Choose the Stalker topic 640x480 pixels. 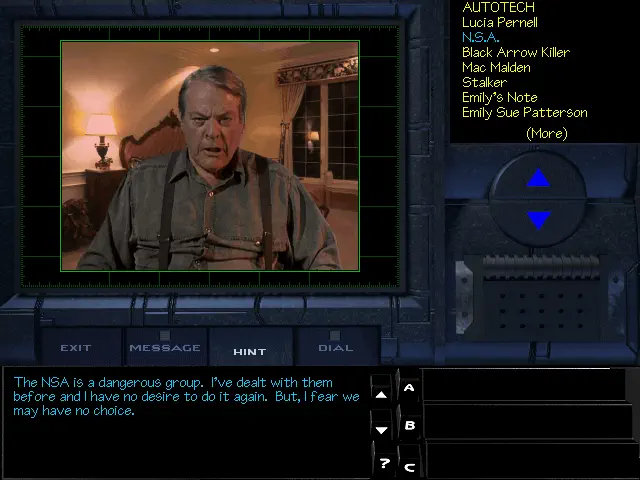click(x=484, y=82)
